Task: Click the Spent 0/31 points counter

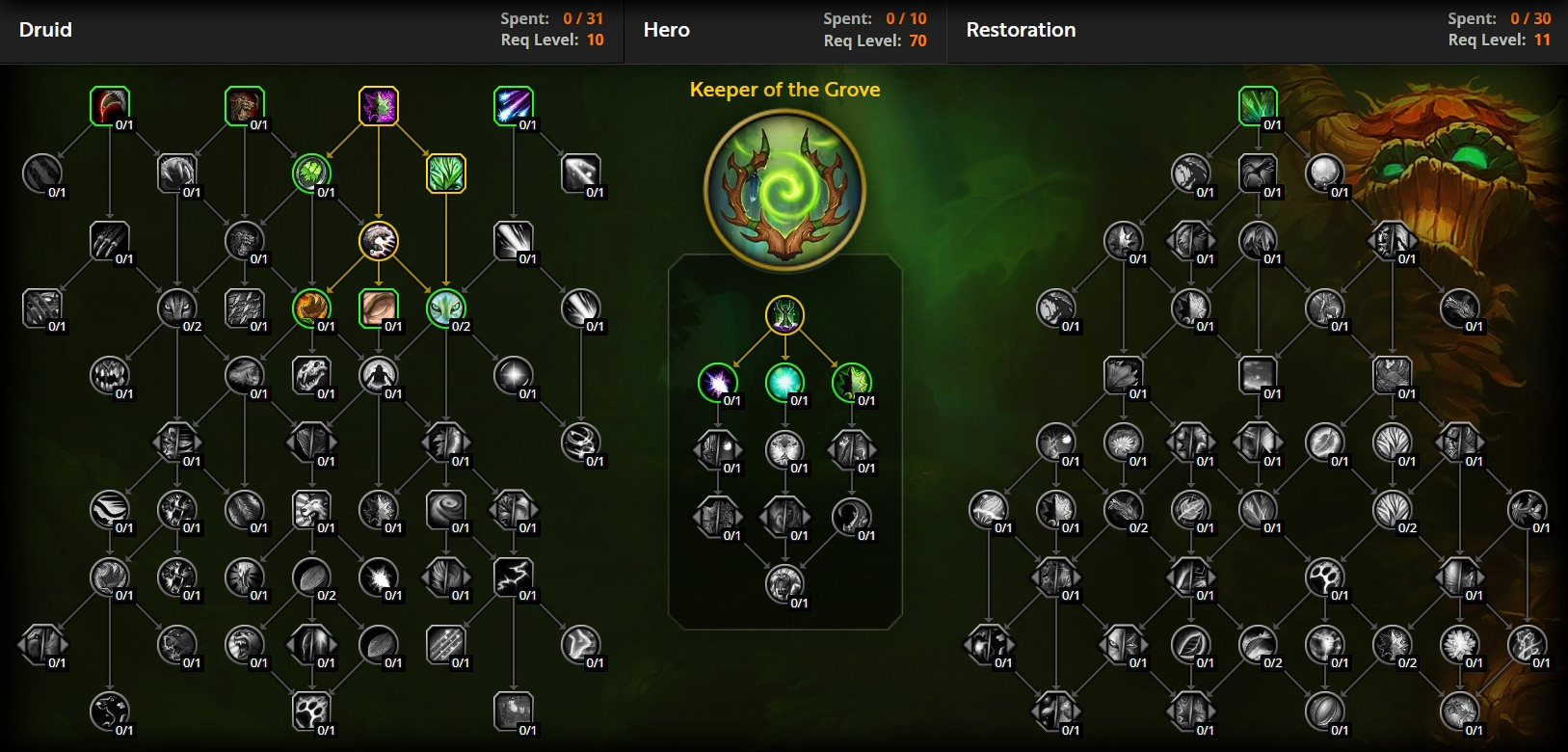Action: point(552,15)
